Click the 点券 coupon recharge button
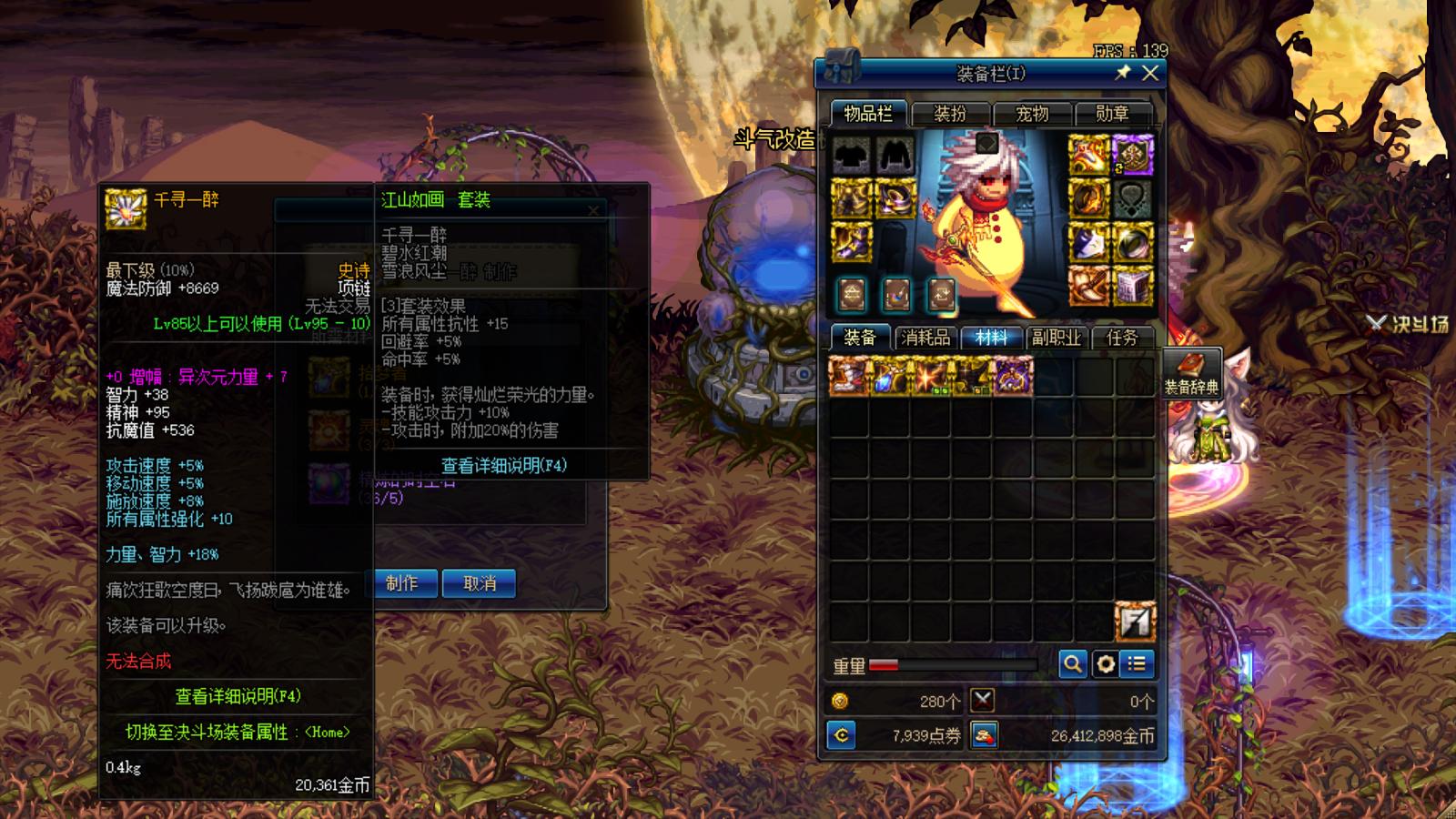1456x819 pixels. [842, 735]
